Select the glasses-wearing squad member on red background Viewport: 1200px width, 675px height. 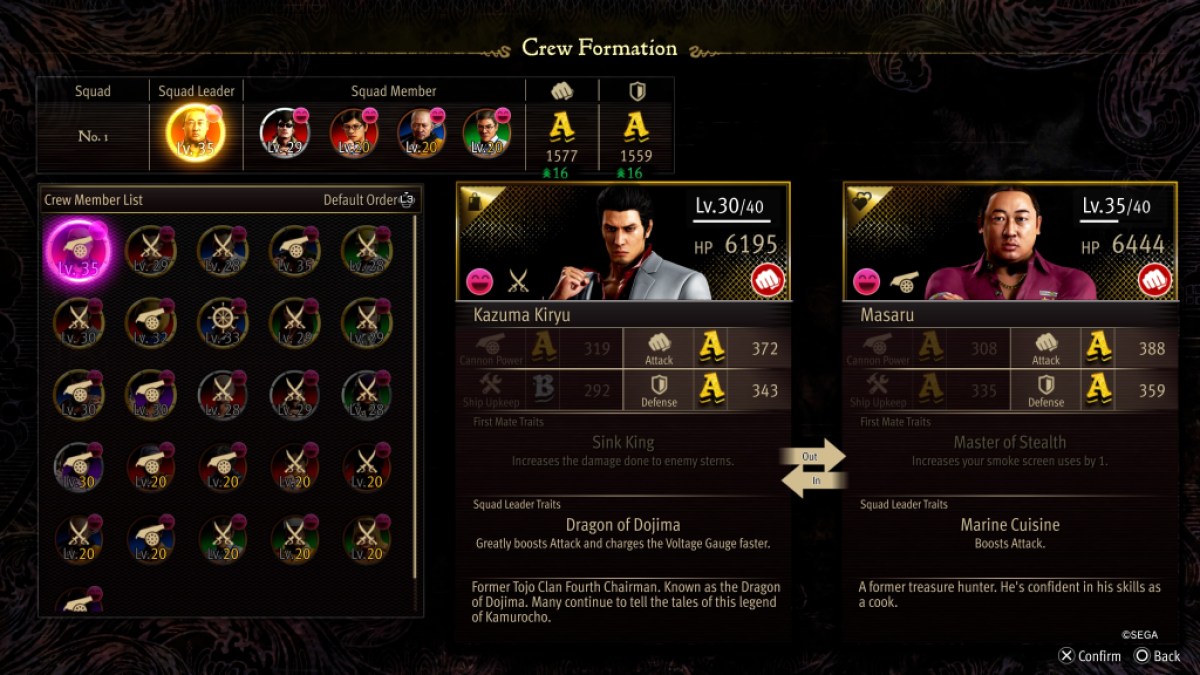coord(352,133)
